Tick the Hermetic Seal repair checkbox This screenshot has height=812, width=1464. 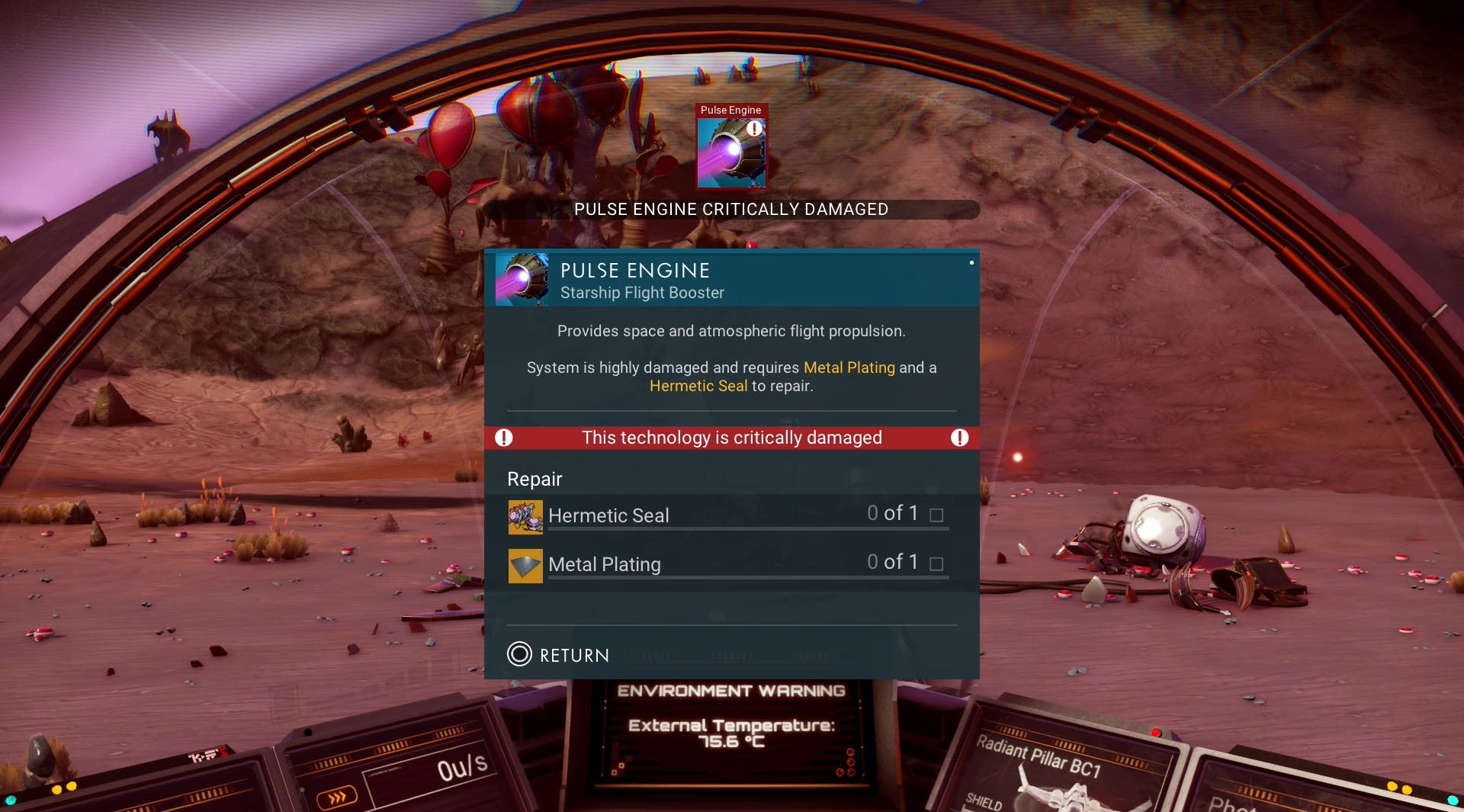pos(937,515)
